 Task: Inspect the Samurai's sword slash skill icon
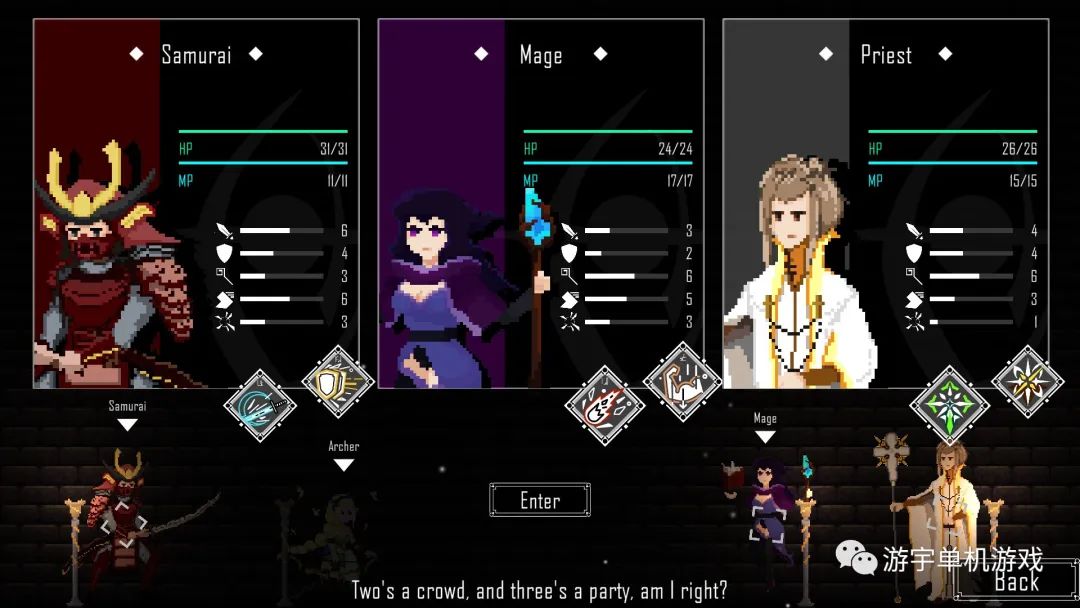coord(262,406)
